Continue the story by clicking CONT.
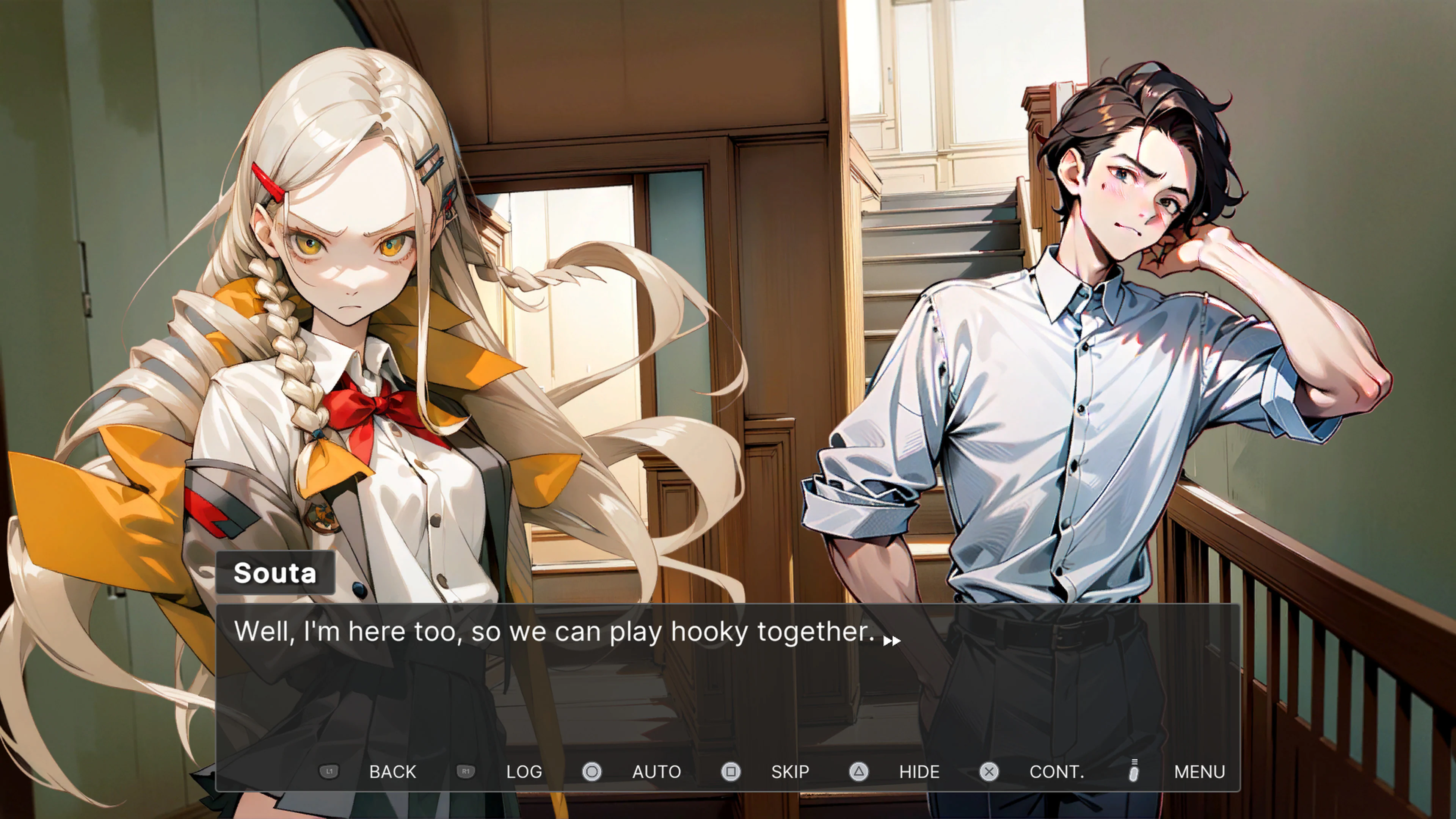Viewport: 1456px width, 819px height. [1057, 772]
